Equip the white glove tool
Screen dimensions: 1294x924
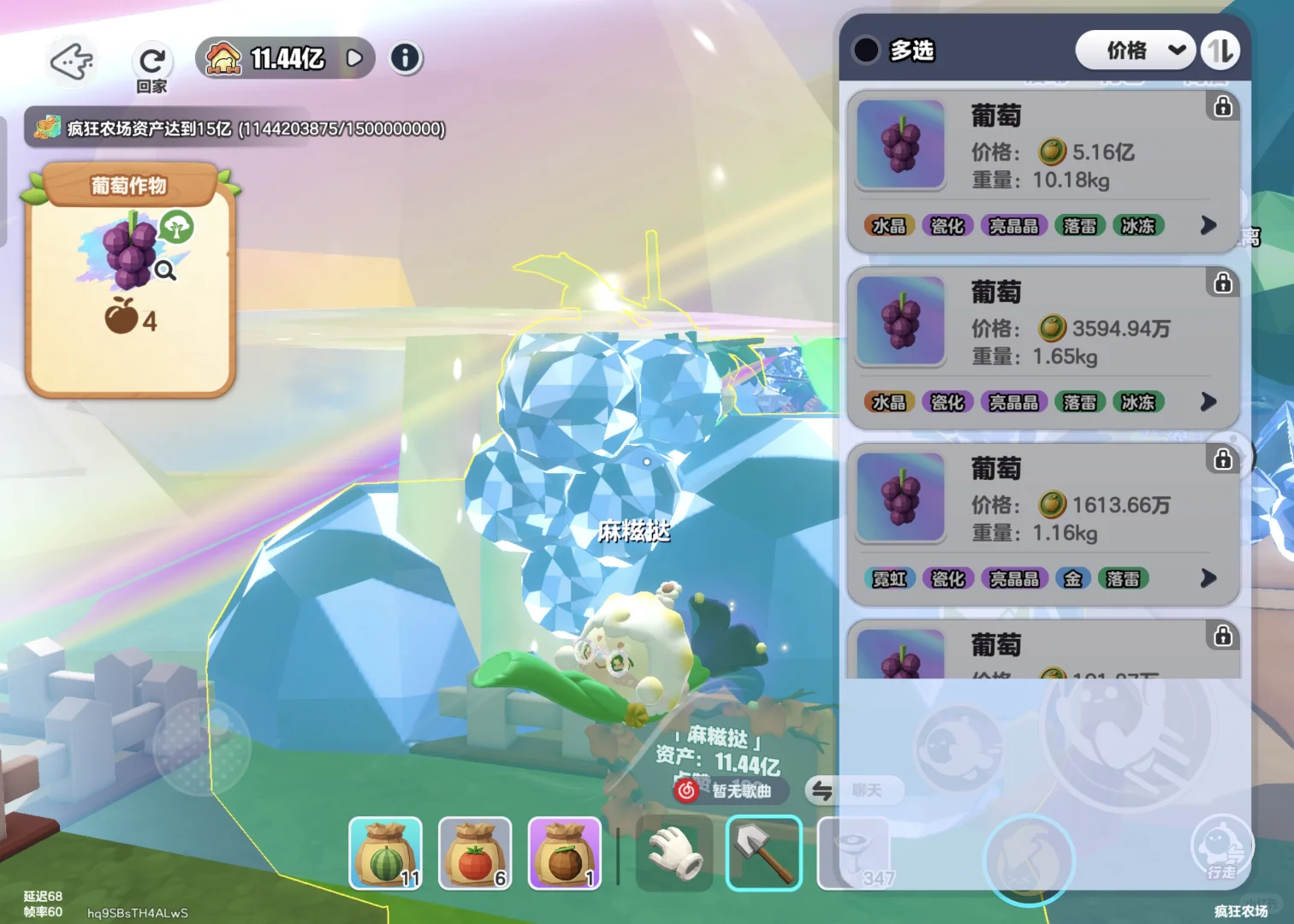[674, 853]
